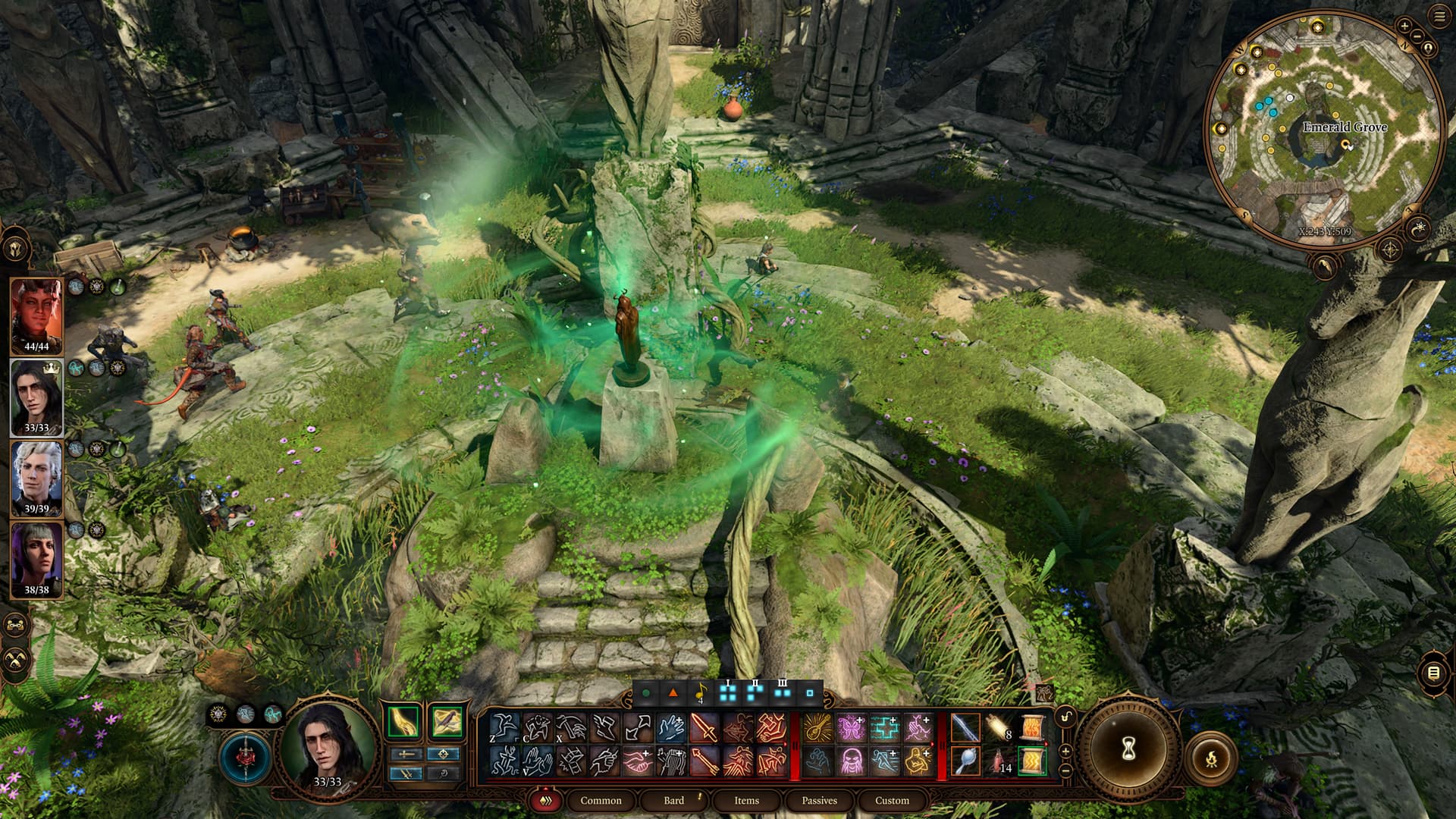Open the main menu hamburger button
The width and height of the screenshot is (1456, 819).
[1439, 17]
